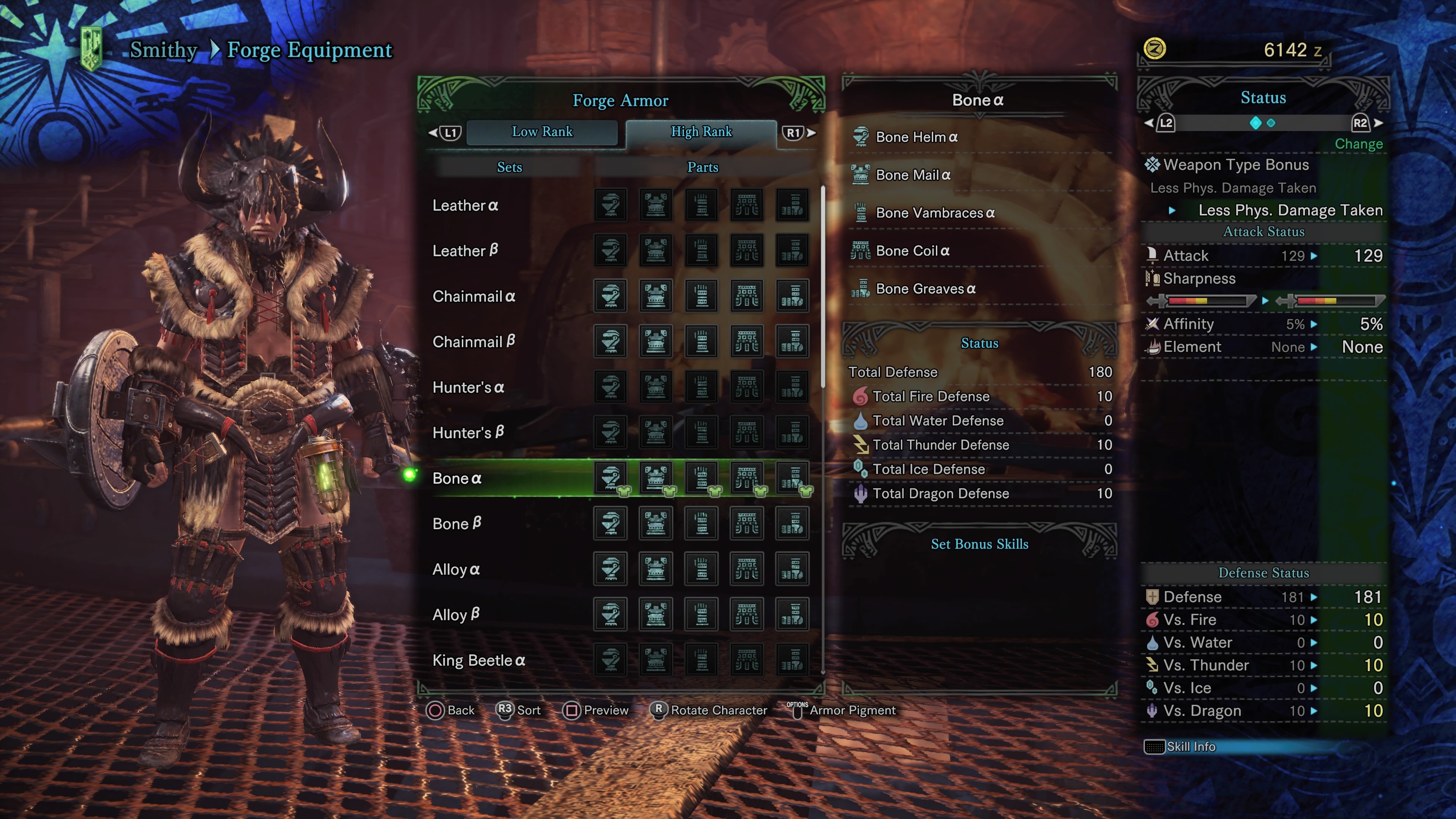Click the left arrow beside Low Rank
Image resolution: width=1456 pixels, height=819 pixels.
point(433,132)
